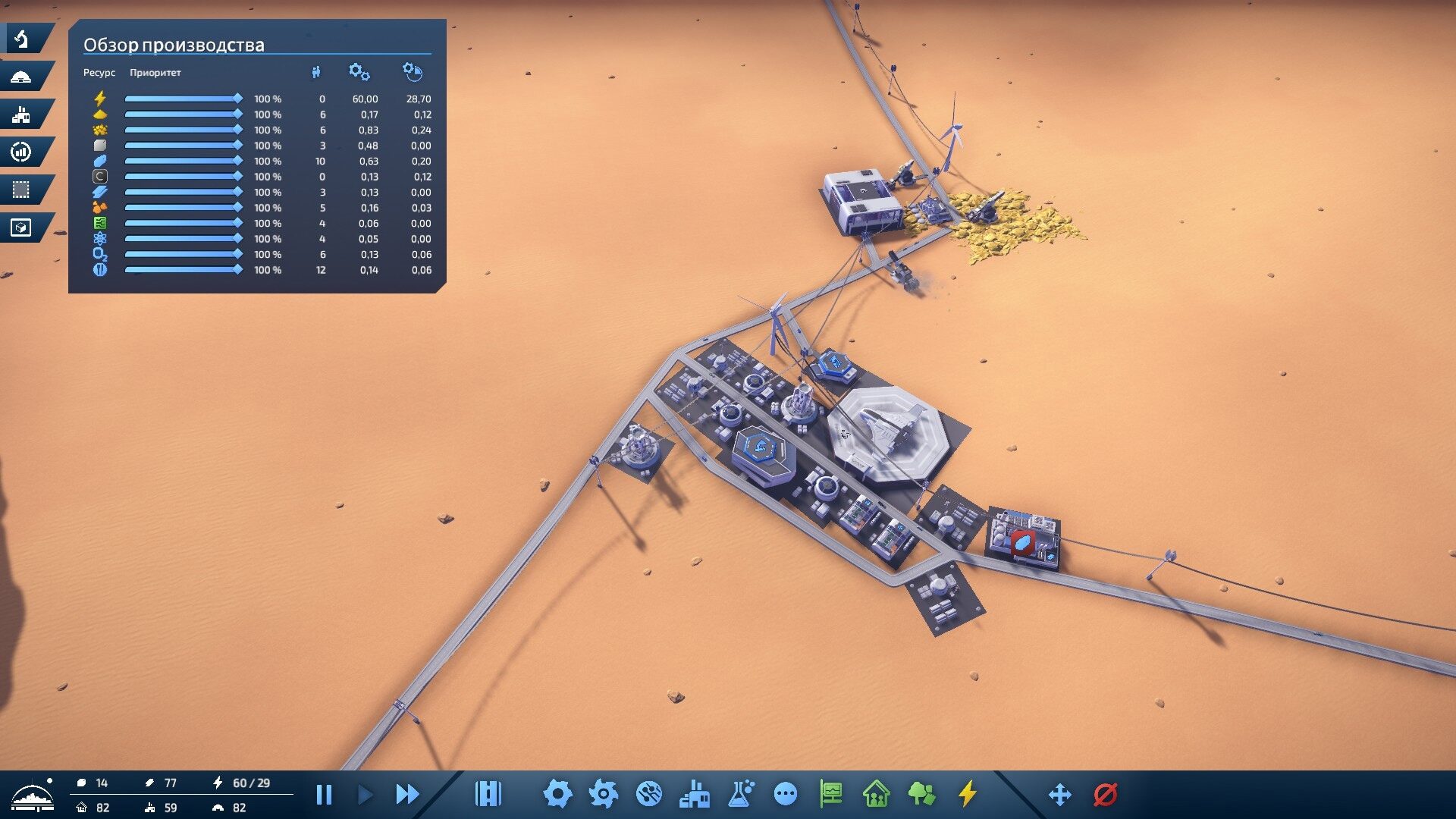This screenshot has height=819, width=1456.
Task: Select the saw blade build category
Action: [649, 794]
